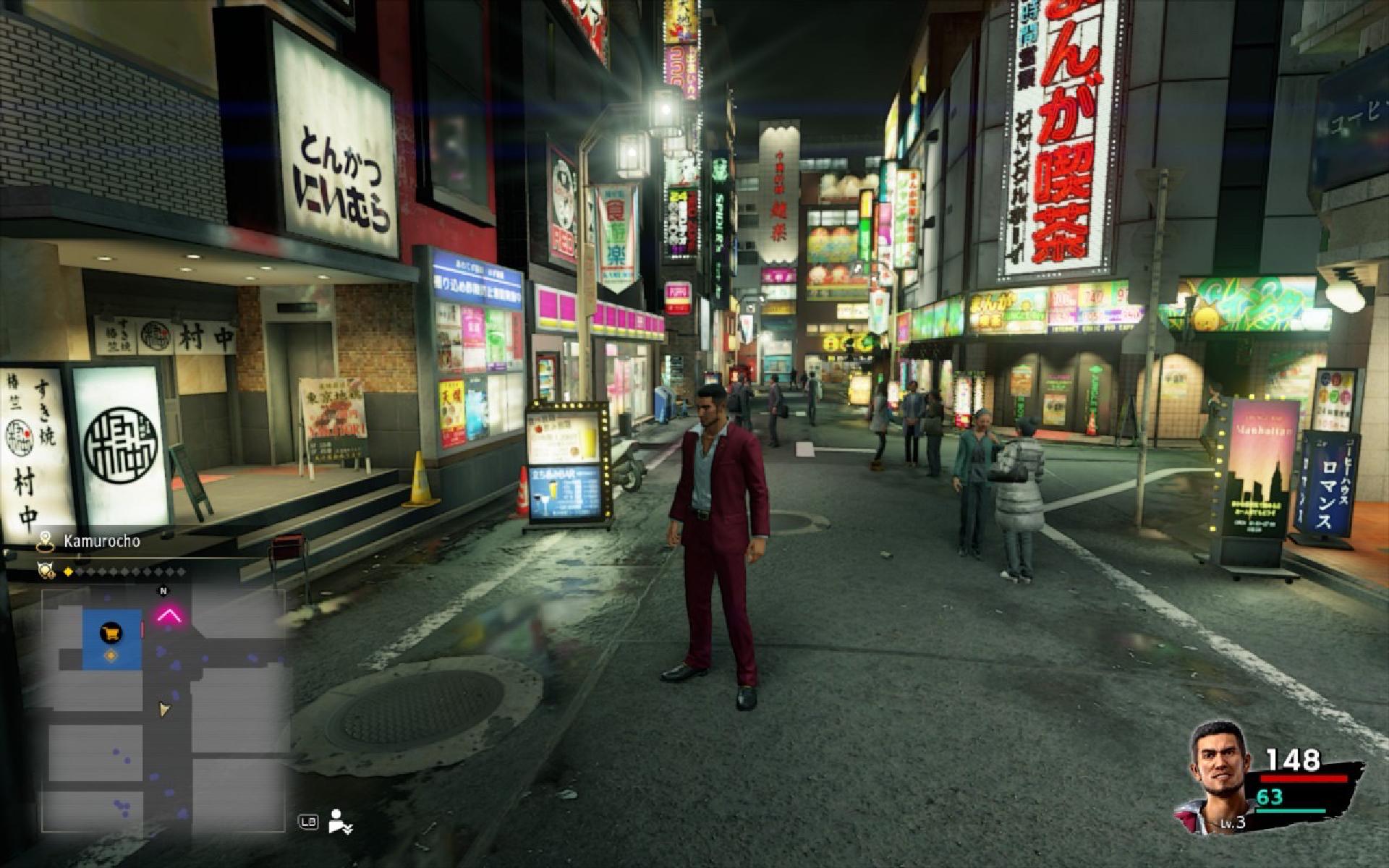Click the pink destination arrow marker
Screen dimensions: 1389x868
170,616
